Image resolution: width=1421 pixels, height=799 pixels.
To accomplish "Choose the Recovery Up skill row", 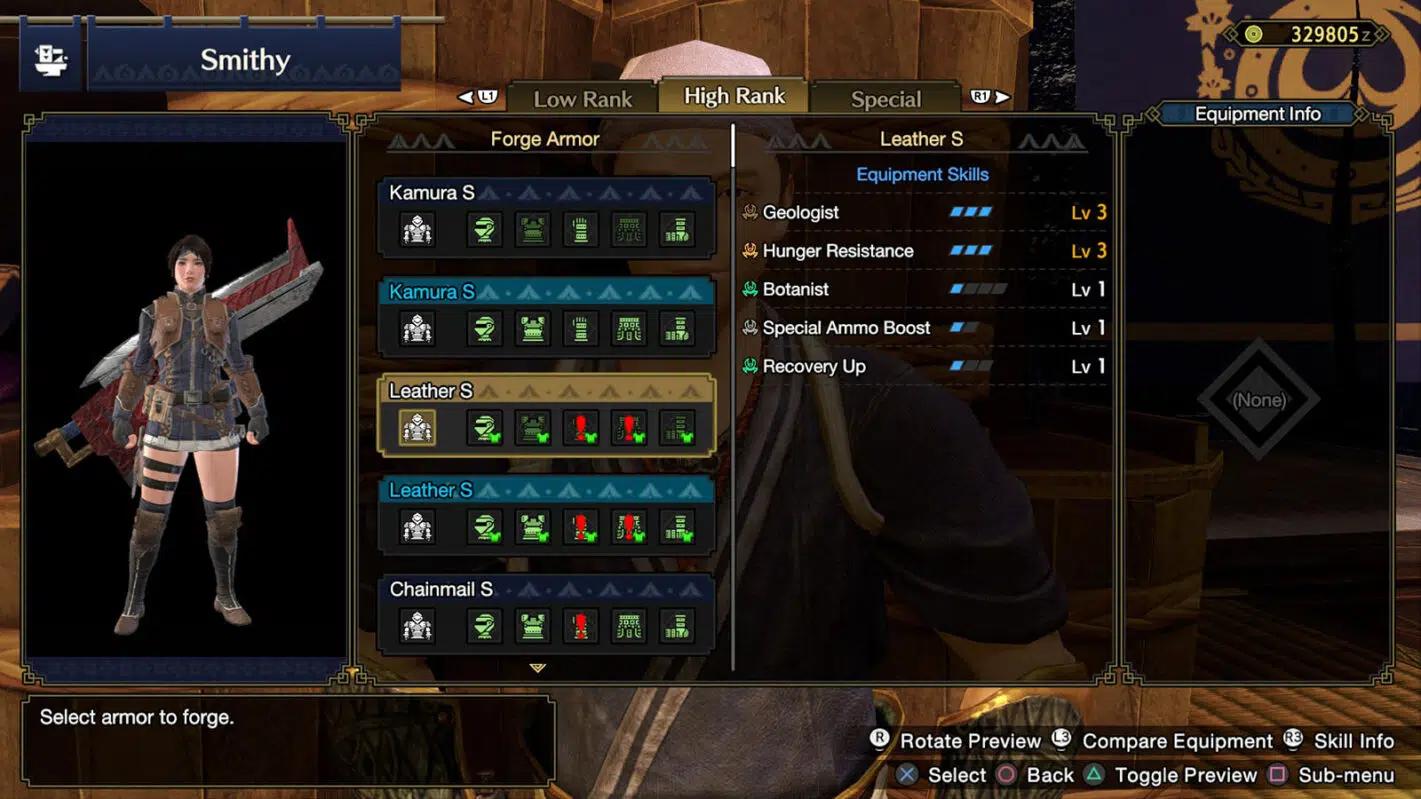I will click(924, 366).
